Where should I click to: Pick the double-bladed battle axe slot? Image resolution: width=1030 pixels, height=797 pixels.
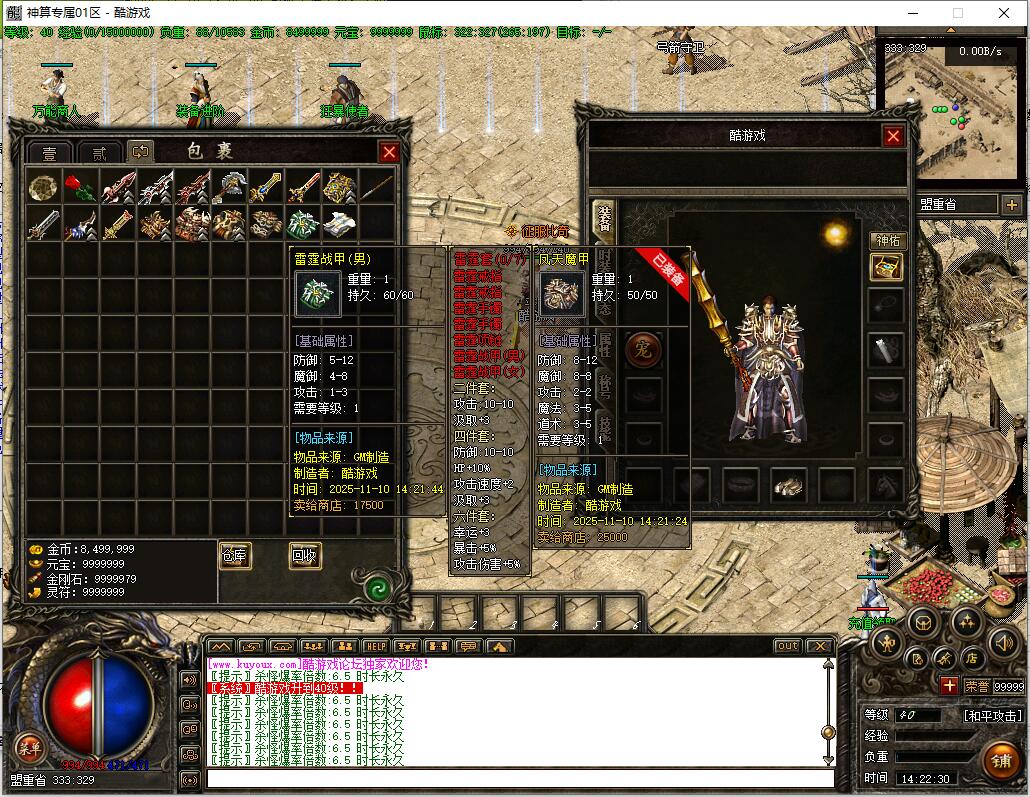229,187
